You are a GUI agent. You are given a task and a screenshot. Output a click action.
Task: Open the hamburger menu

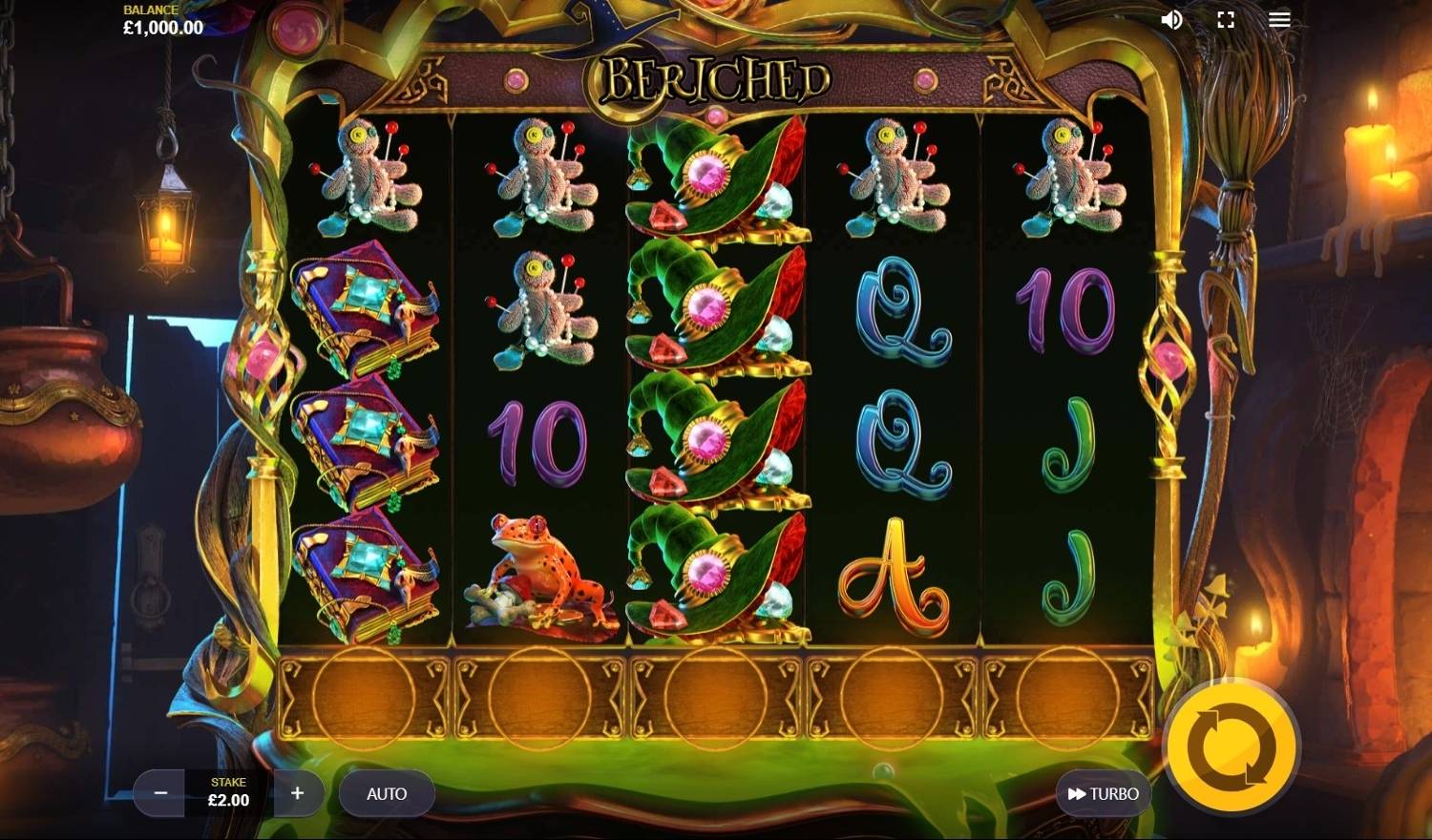click(x=1279, y=20)
